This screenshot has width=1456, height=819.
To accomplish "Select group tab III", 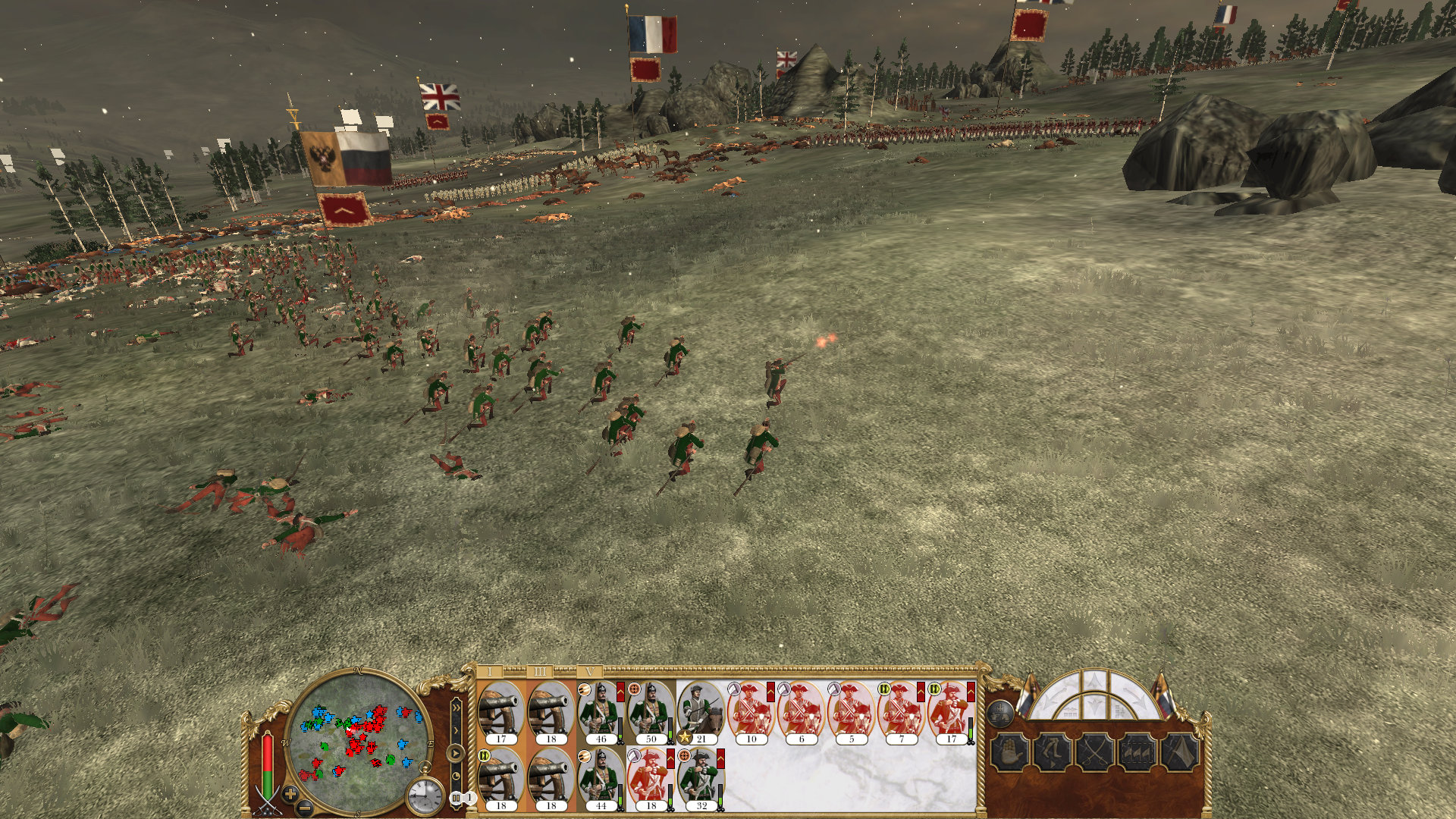I will (540, 672).
